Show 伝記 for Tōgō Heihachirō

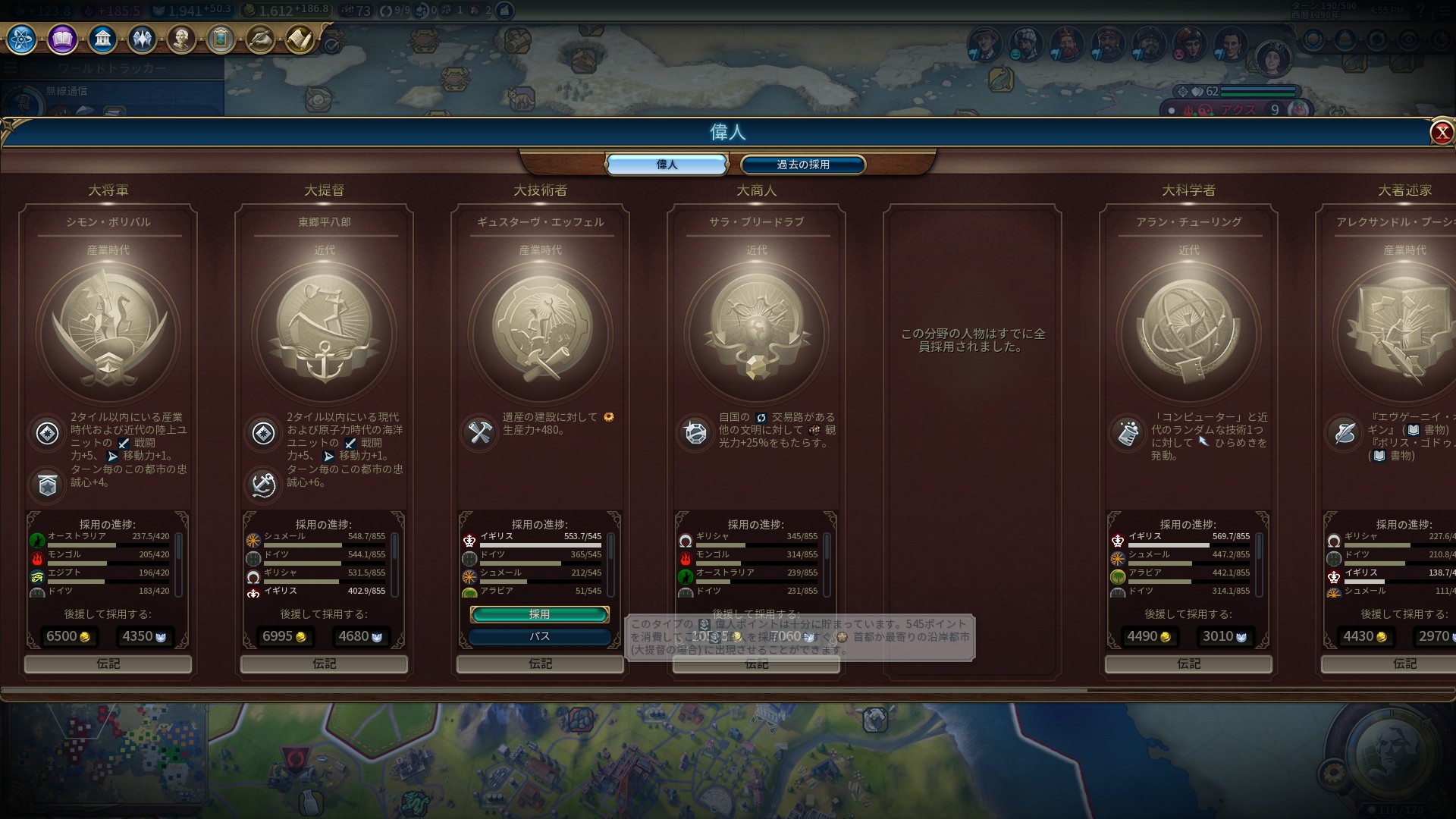tap(324, 664)
